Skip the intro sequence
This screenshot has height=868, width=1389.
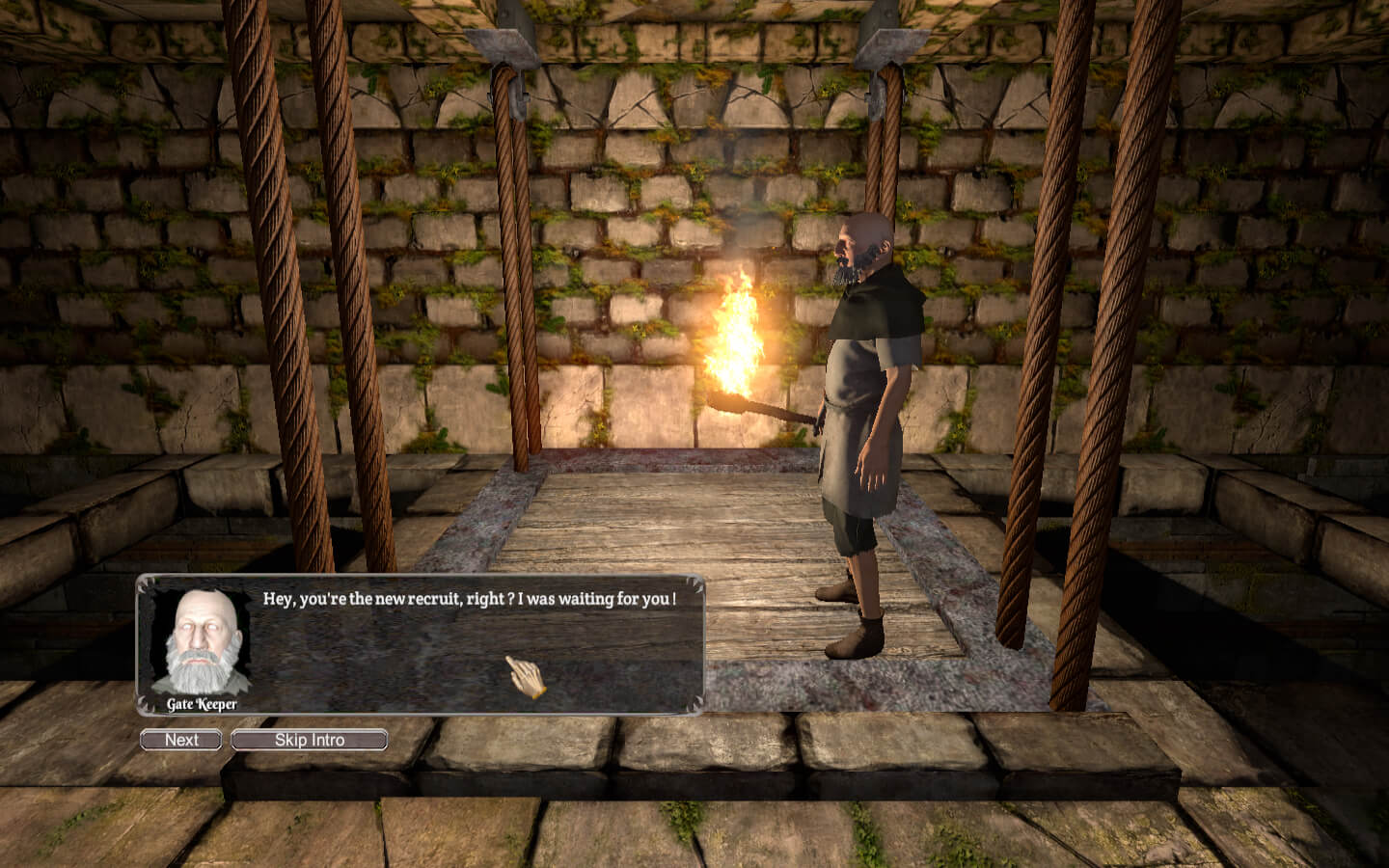pyautogui.click(x=310, y=740)
